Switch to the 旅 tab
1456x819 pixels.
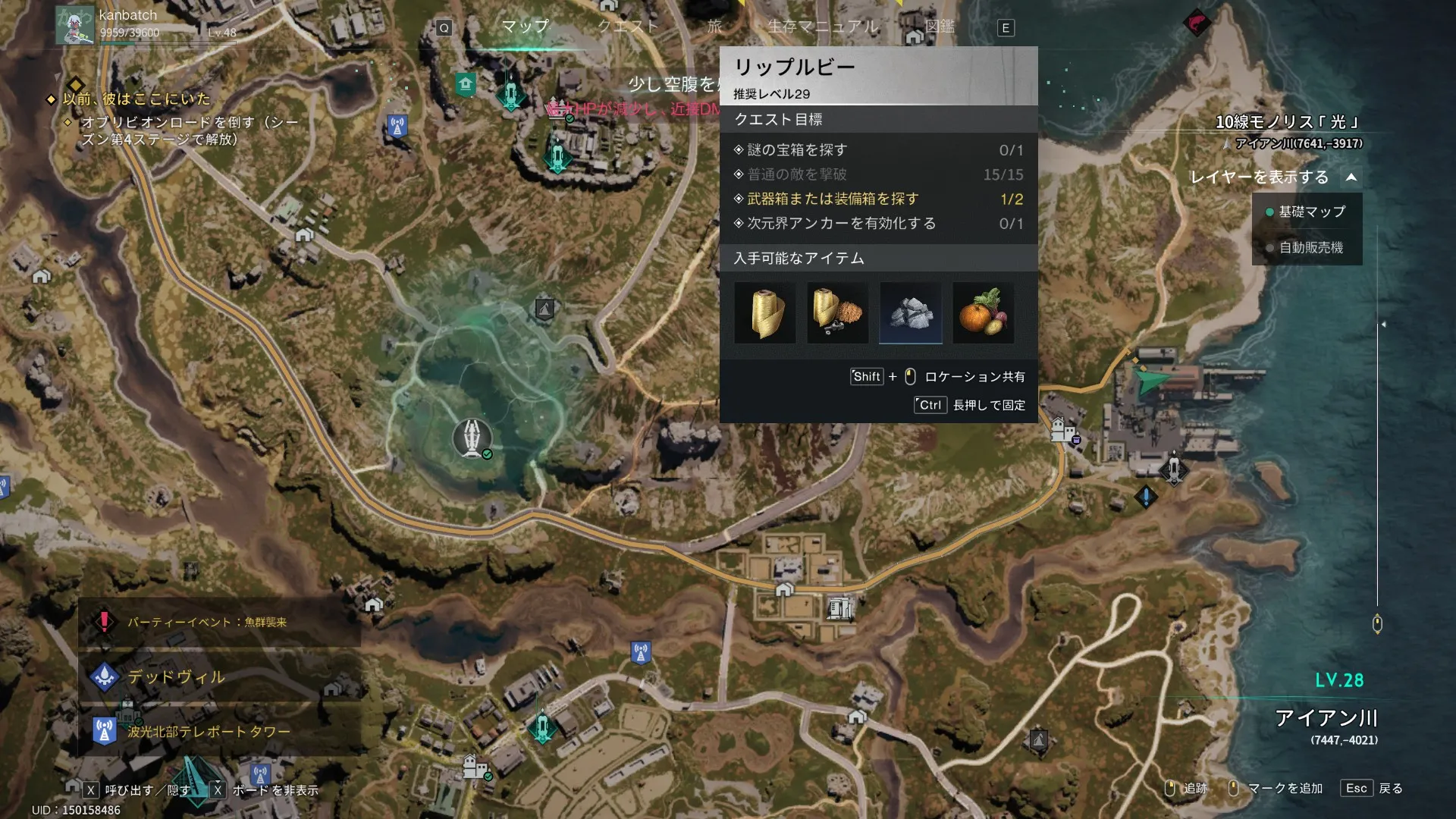(714, 27)
